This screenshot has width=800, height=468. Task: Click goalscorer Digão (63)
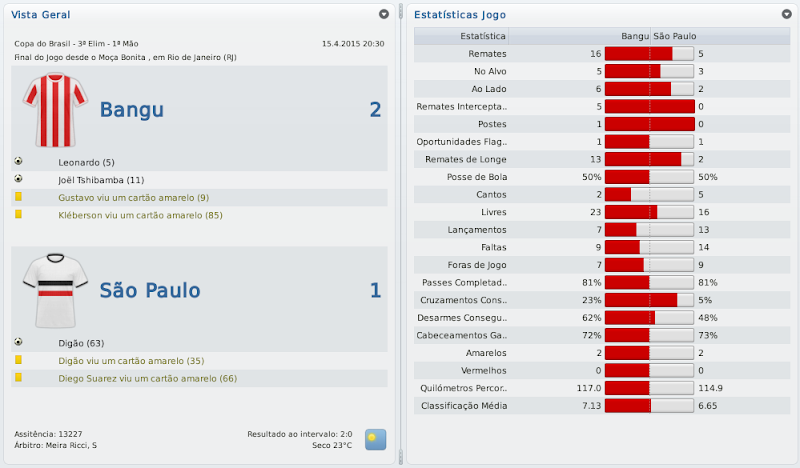(x=81, y=343)
